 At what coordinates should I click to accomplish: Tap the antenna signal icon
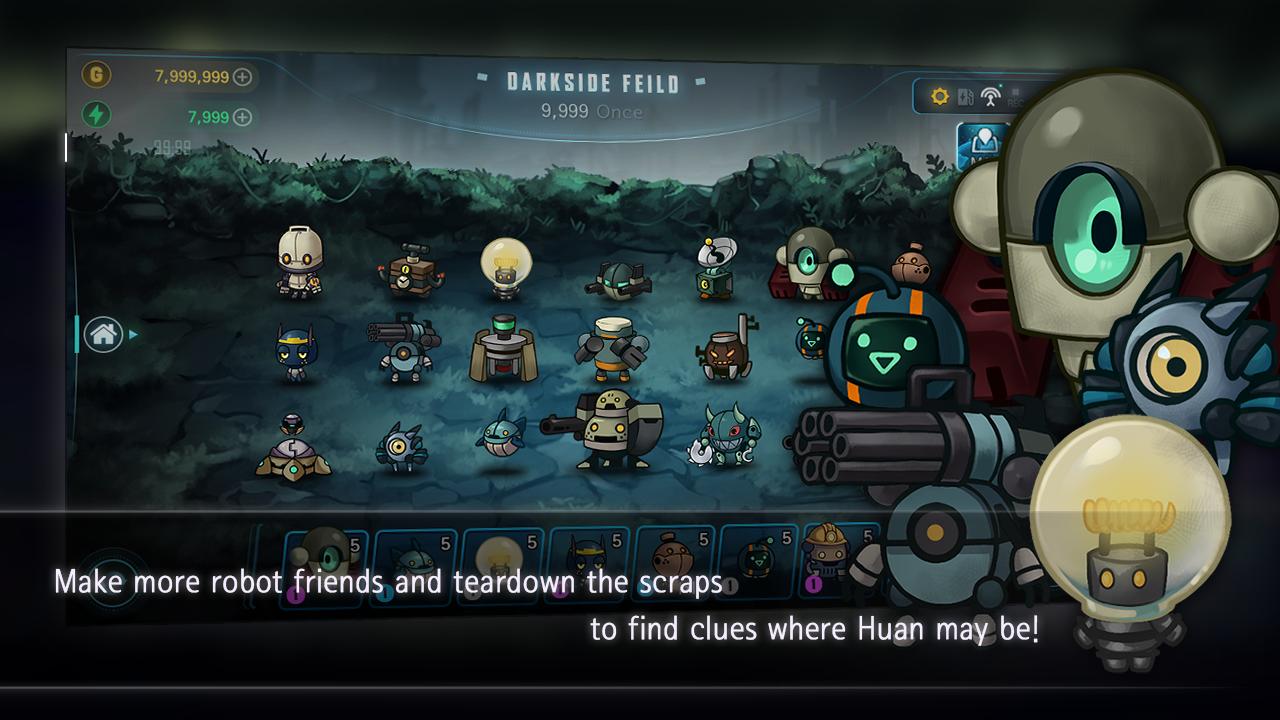click(x=990, y=97)
